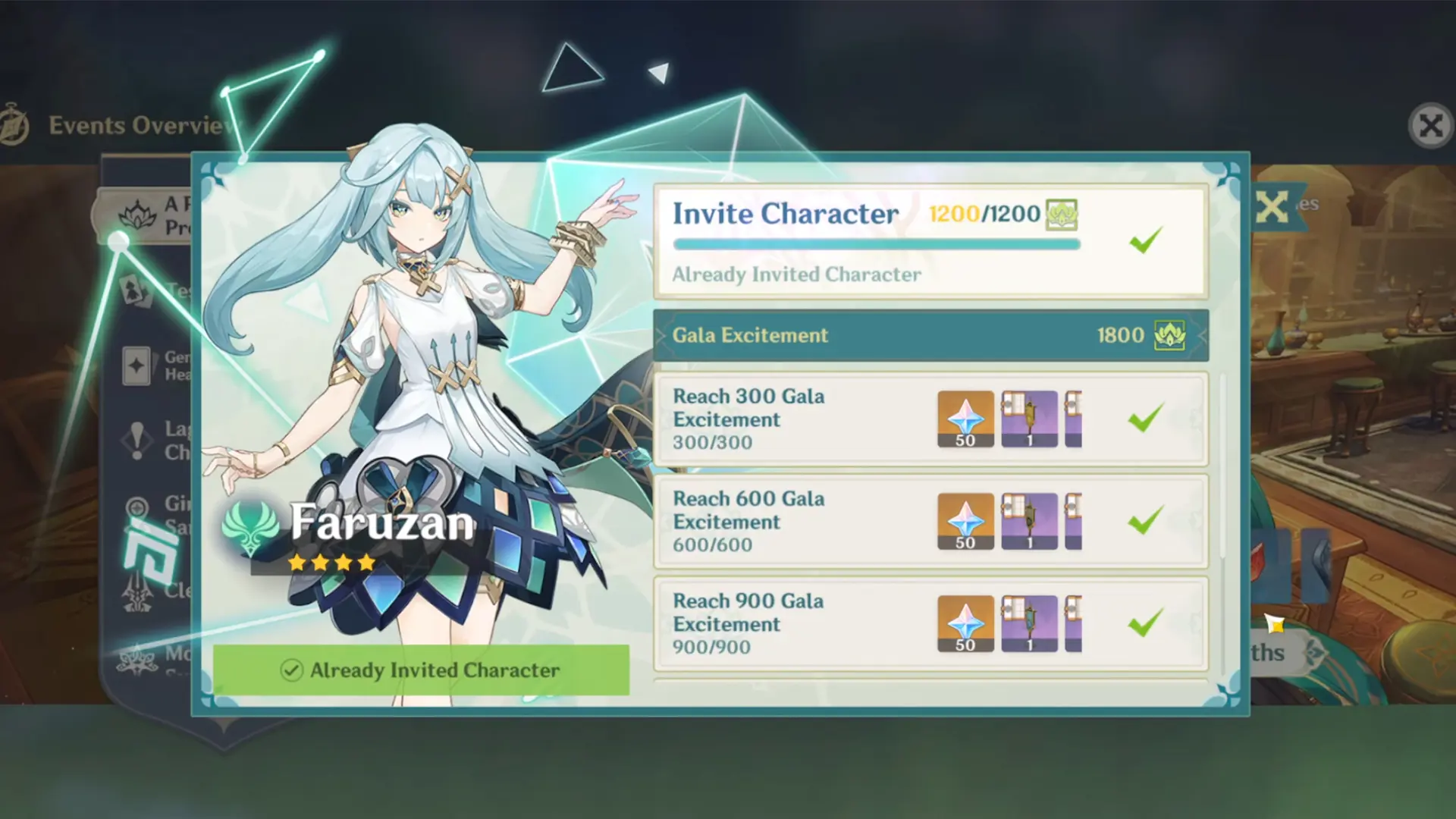1456x819 pixels.
Task: Click the 50 Primogem reward icon
Action: (965, 417)
